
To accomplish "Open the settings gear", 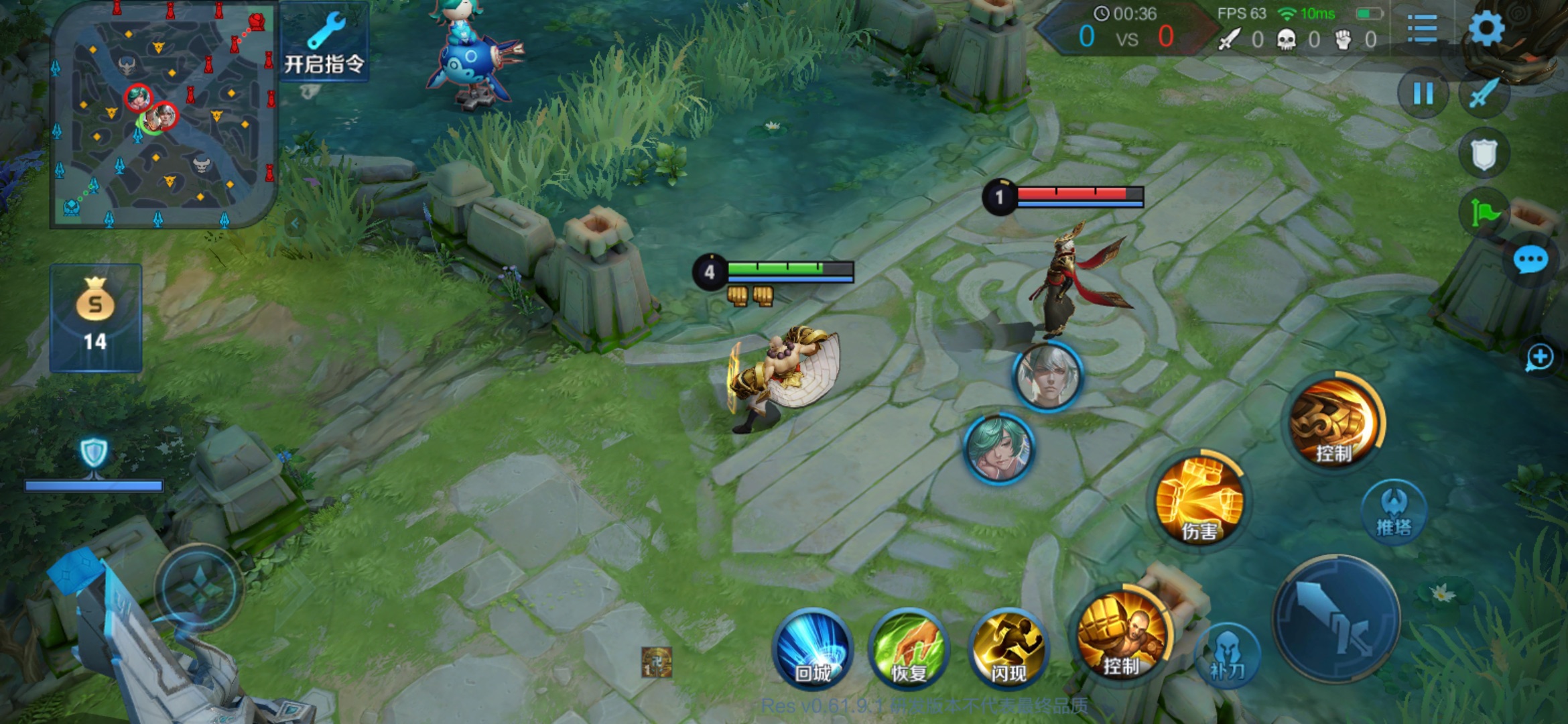I will click(1486, 29).
